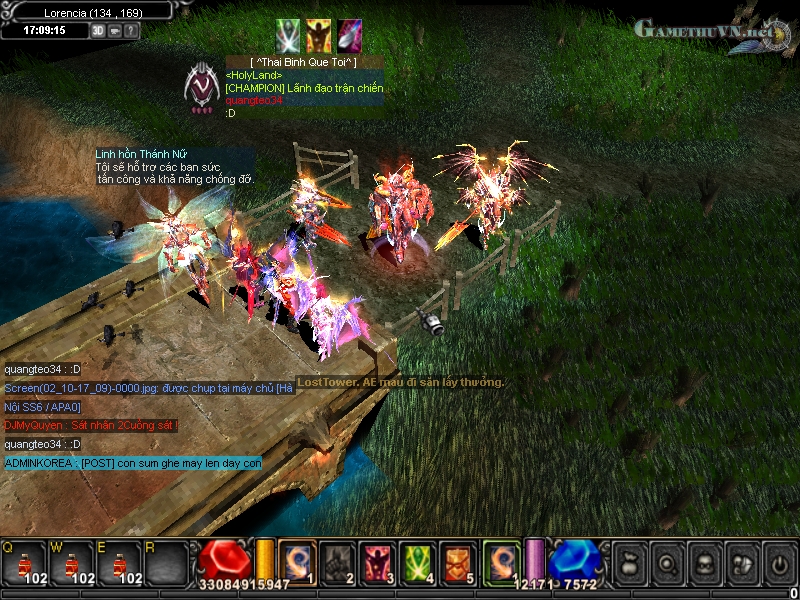Activate the orange armor skill in slot 5
Viewport: 800px width, 600px height.
(x=457, y=562)
